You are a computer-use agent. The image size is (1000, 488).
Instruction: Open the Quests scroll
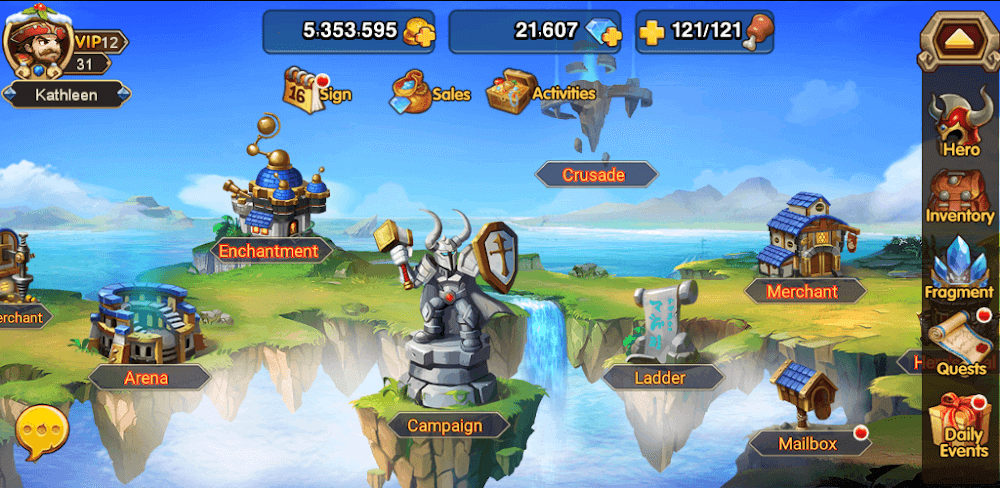click(962, 342)
